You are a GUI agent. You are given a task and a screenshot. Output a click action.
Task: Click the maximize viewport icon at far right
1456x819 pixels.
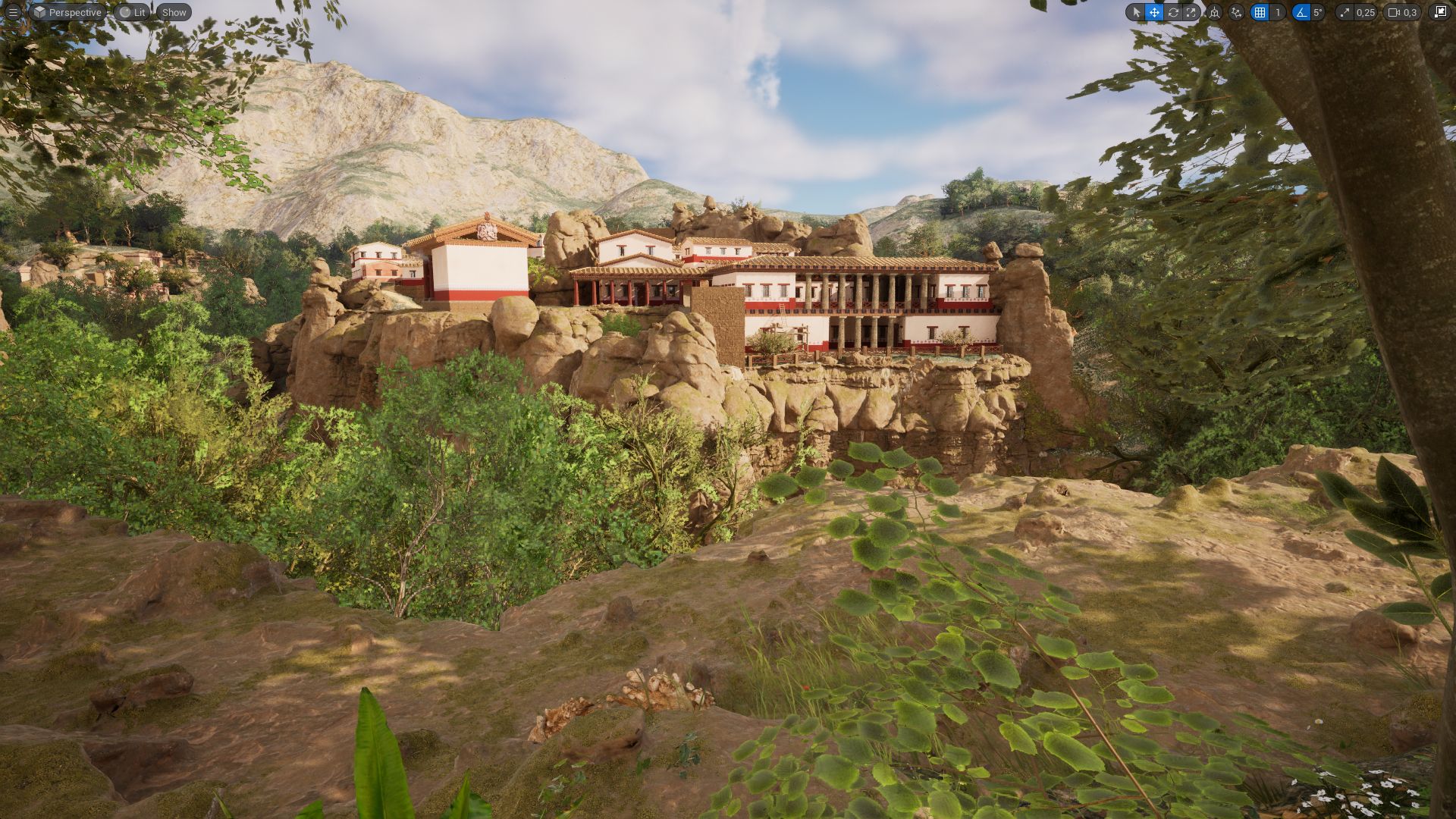click(x=1440, y=12)
